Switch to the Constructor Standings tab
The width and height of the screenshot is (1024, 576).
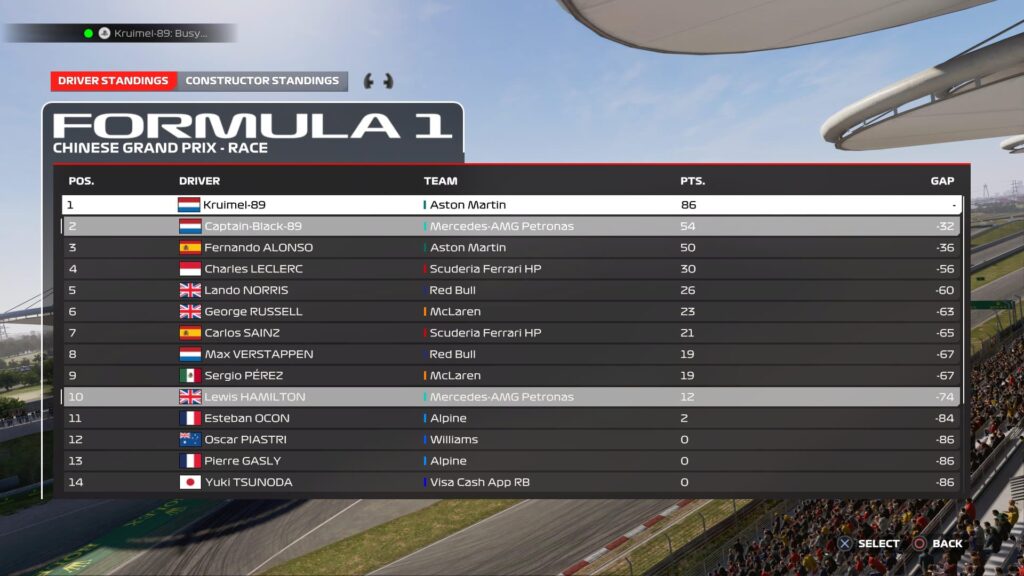[262, 81]
